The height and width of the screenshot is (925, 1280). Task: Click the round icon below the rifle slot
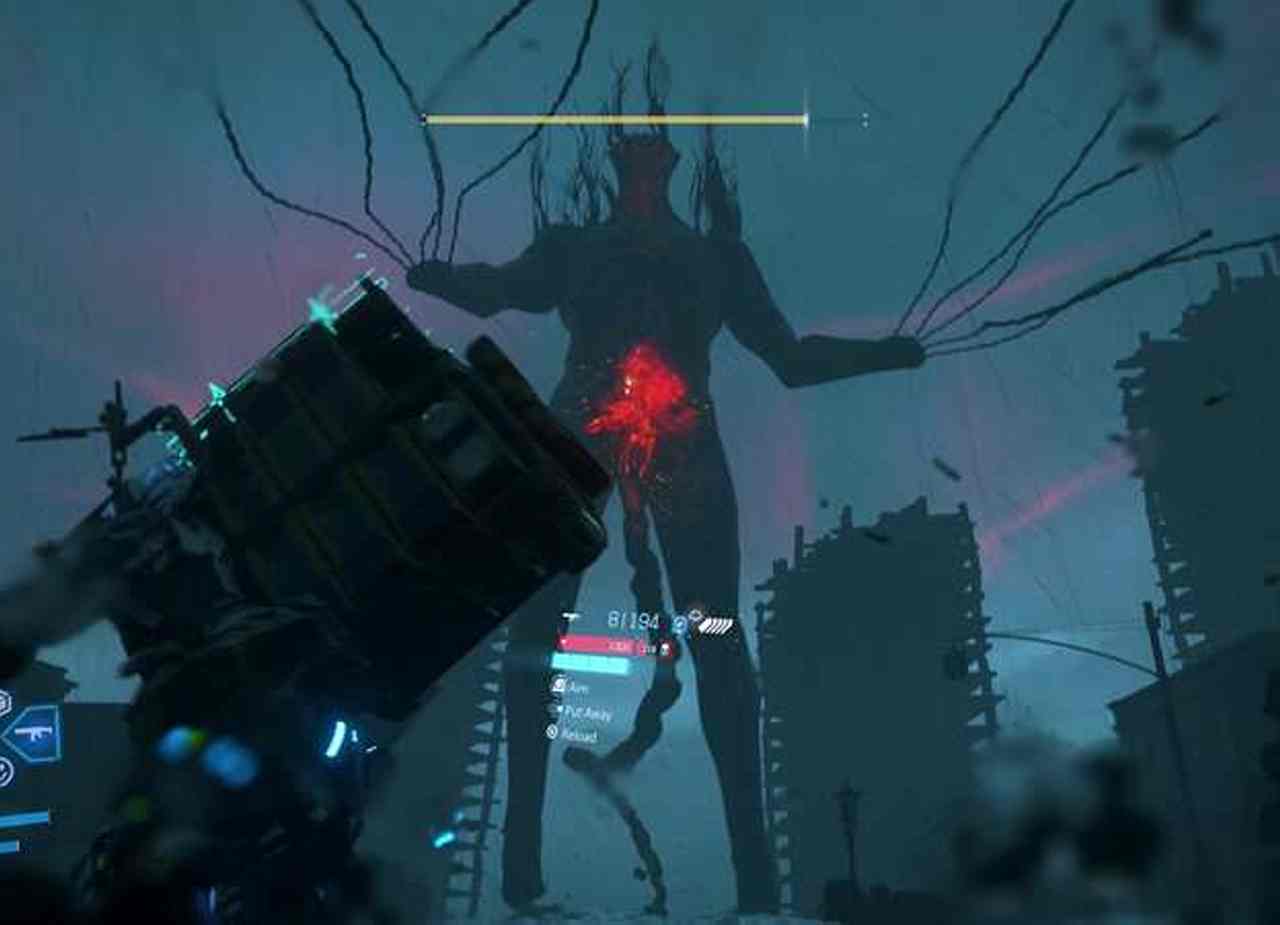click(x=4, y=771)
